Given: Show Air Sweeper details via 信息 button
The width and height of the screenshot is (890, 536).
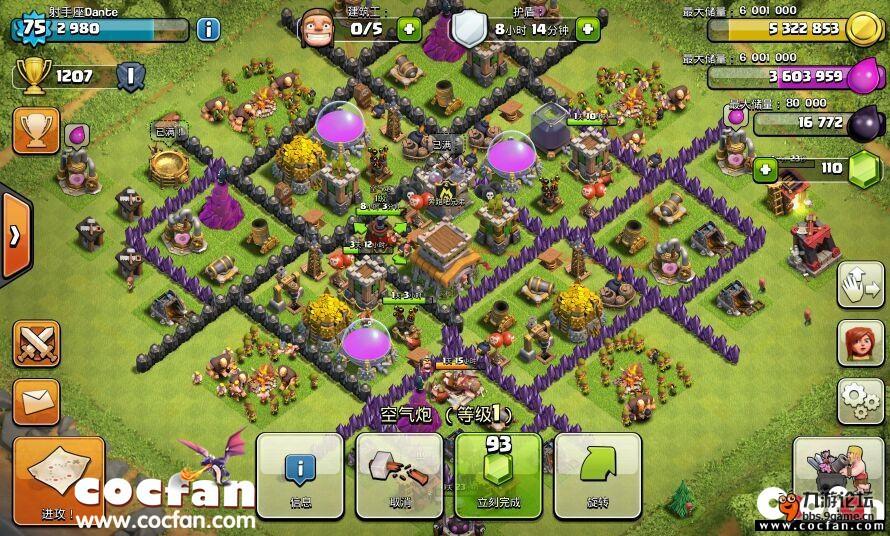Looking at the screenshot, I should click(299, 475).
